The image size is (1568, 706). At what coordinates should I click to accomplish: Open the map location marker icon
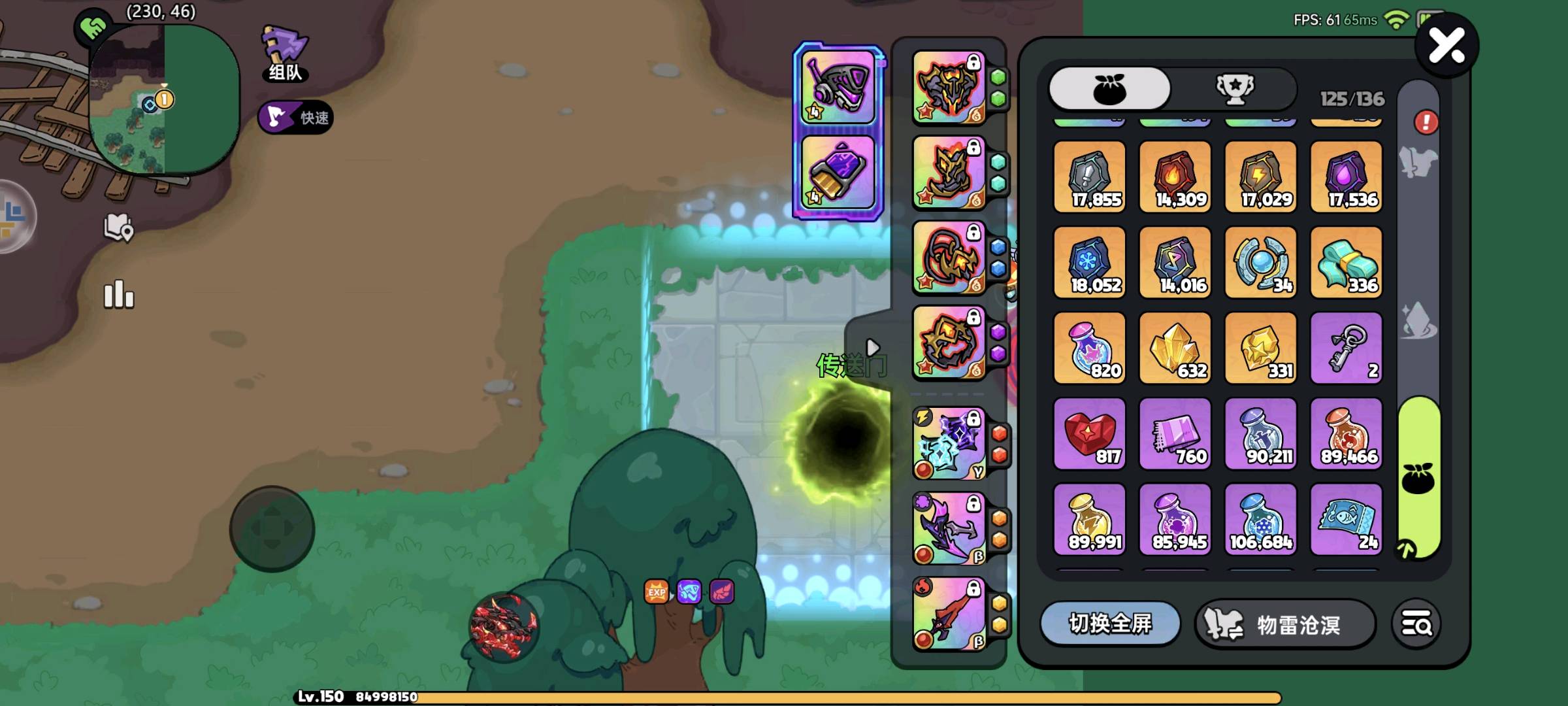(x=119, y=227)
